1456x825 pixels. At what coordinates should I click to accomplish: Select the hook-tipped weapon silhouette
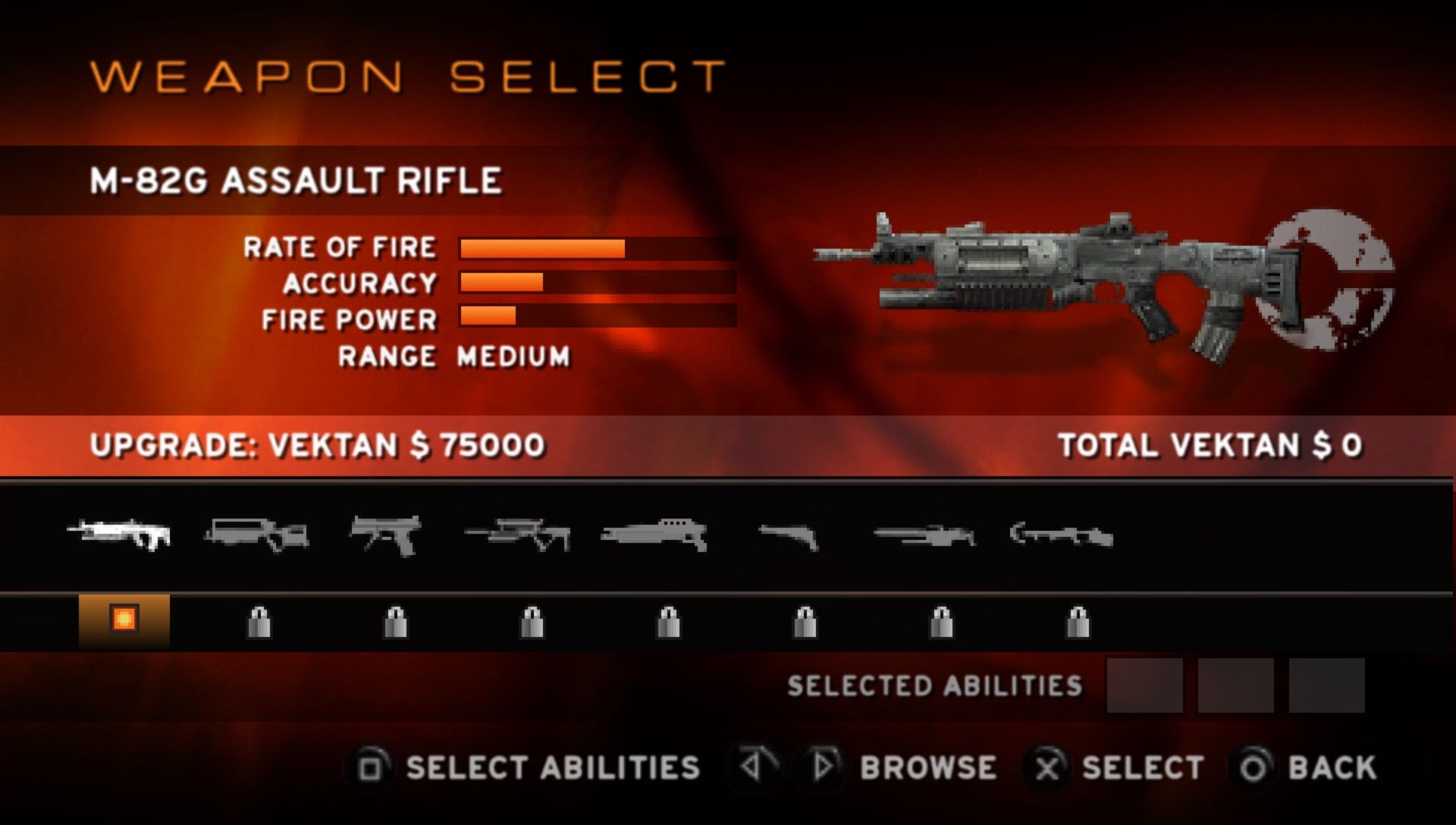pos(1062,535)
